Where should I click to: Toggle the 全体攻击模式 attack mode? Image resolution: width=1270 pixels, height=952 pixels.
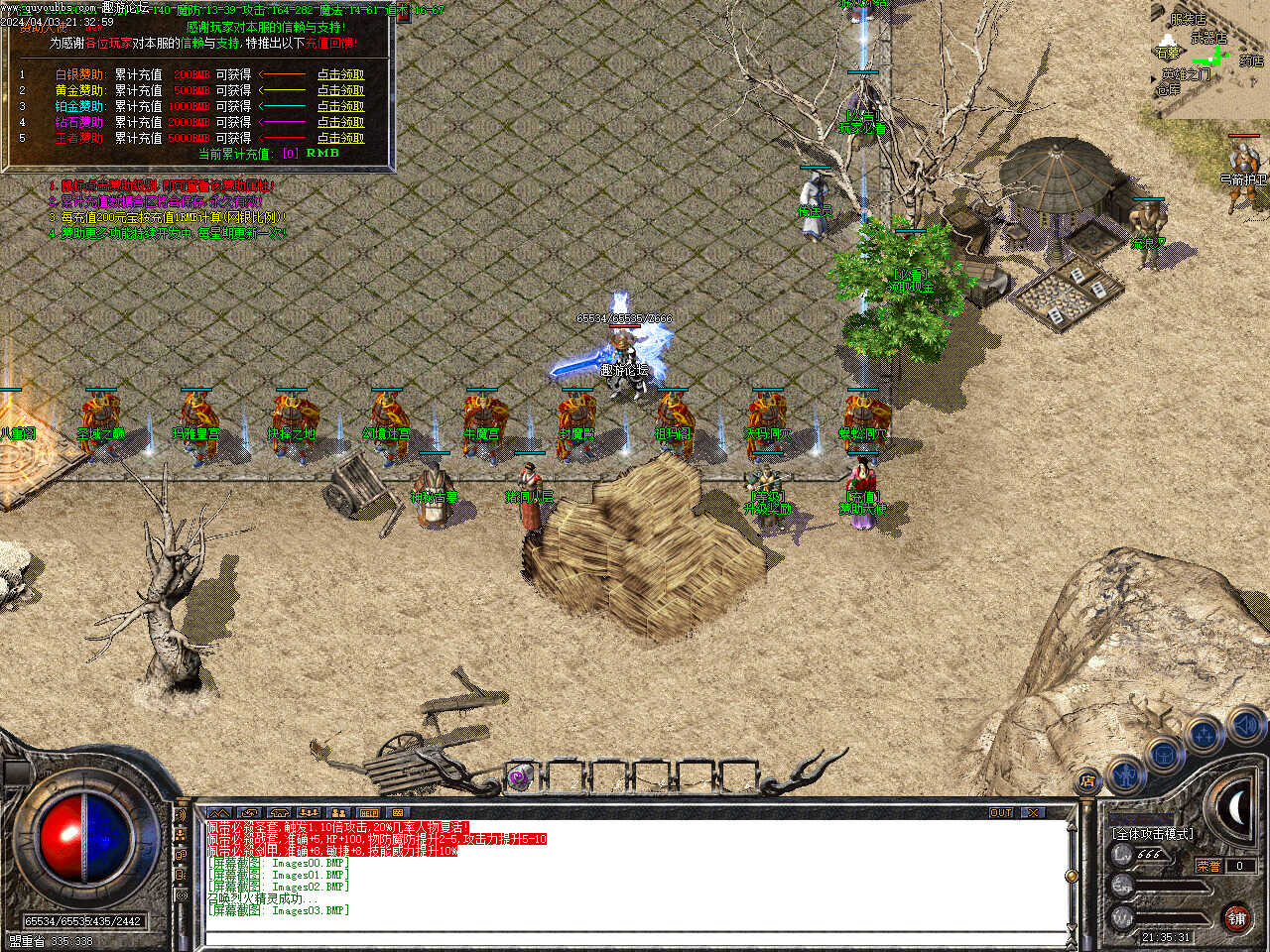click(x=1152, y=834)
